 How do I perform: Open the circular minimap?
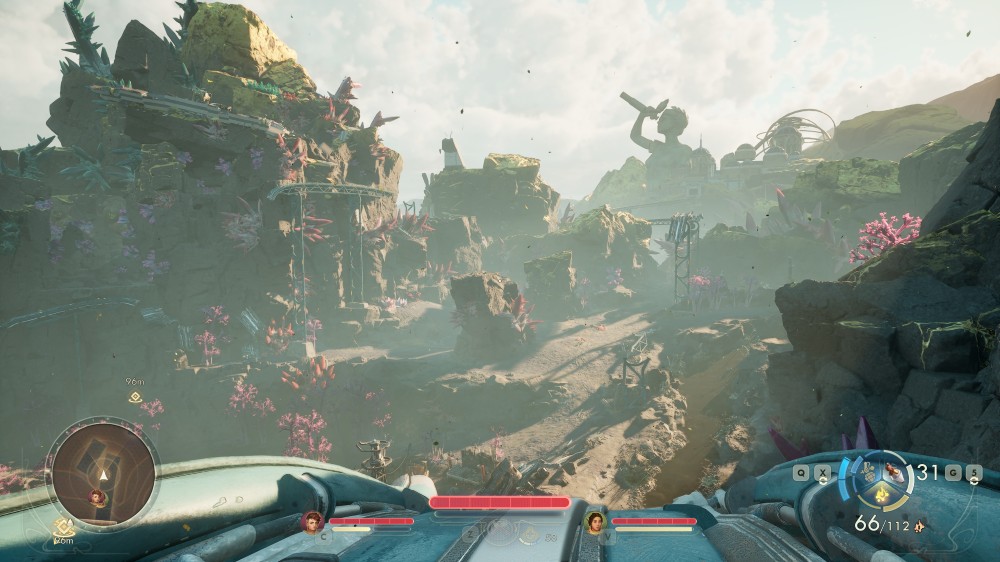pos(103,471)
